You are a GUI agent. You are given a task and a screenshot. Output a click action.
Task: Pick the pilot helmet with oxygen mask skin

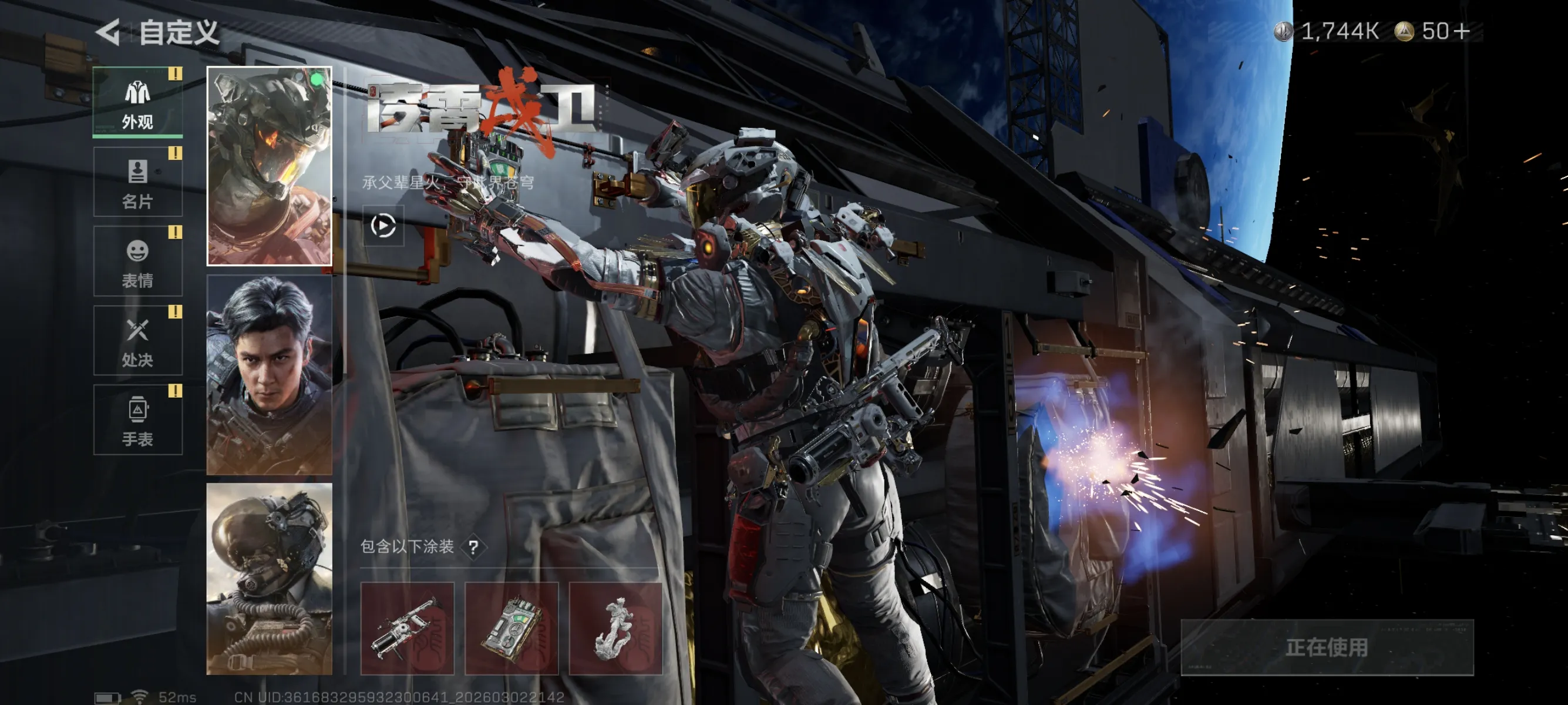coord(269,578)
